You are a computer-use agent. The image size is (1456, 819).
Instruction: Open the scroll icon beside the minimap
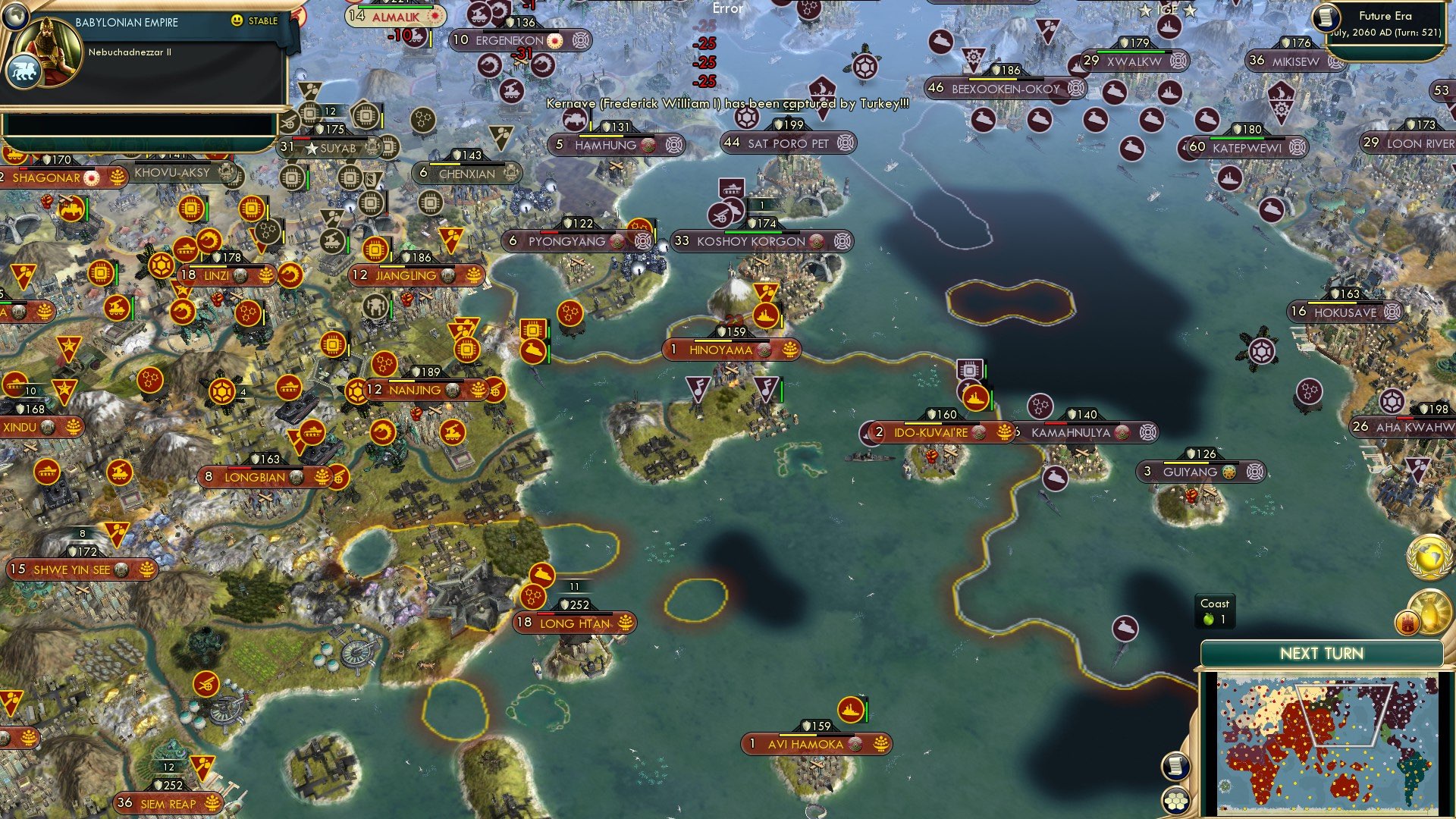pos(1175,766)
